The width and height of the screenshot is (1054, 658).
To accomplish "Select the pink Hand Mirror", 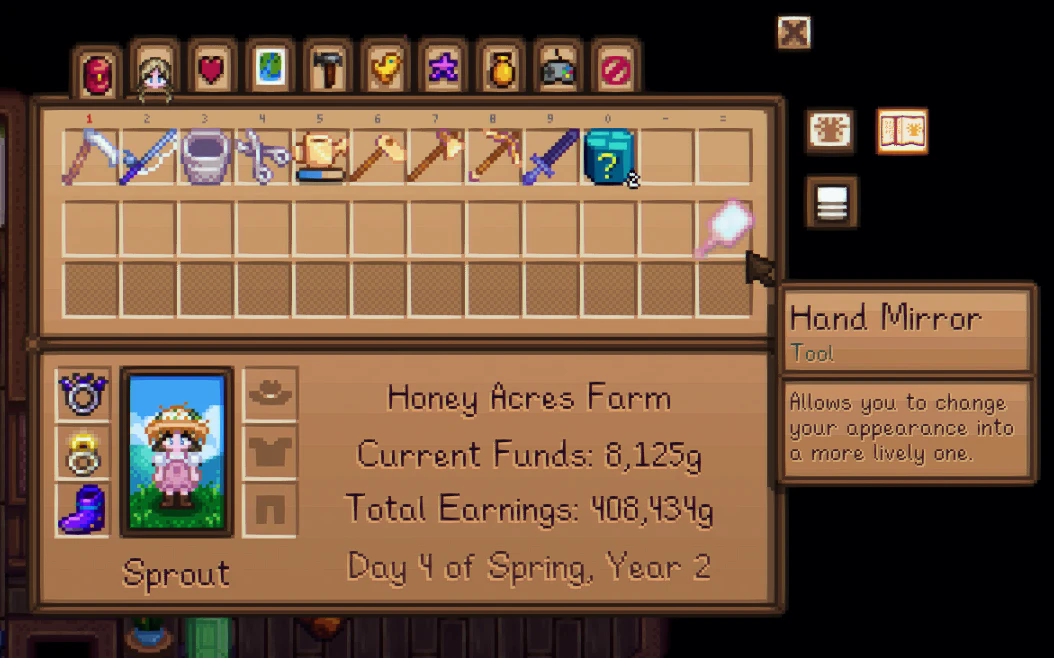I will pyautogui.click(x=724, y=228).
